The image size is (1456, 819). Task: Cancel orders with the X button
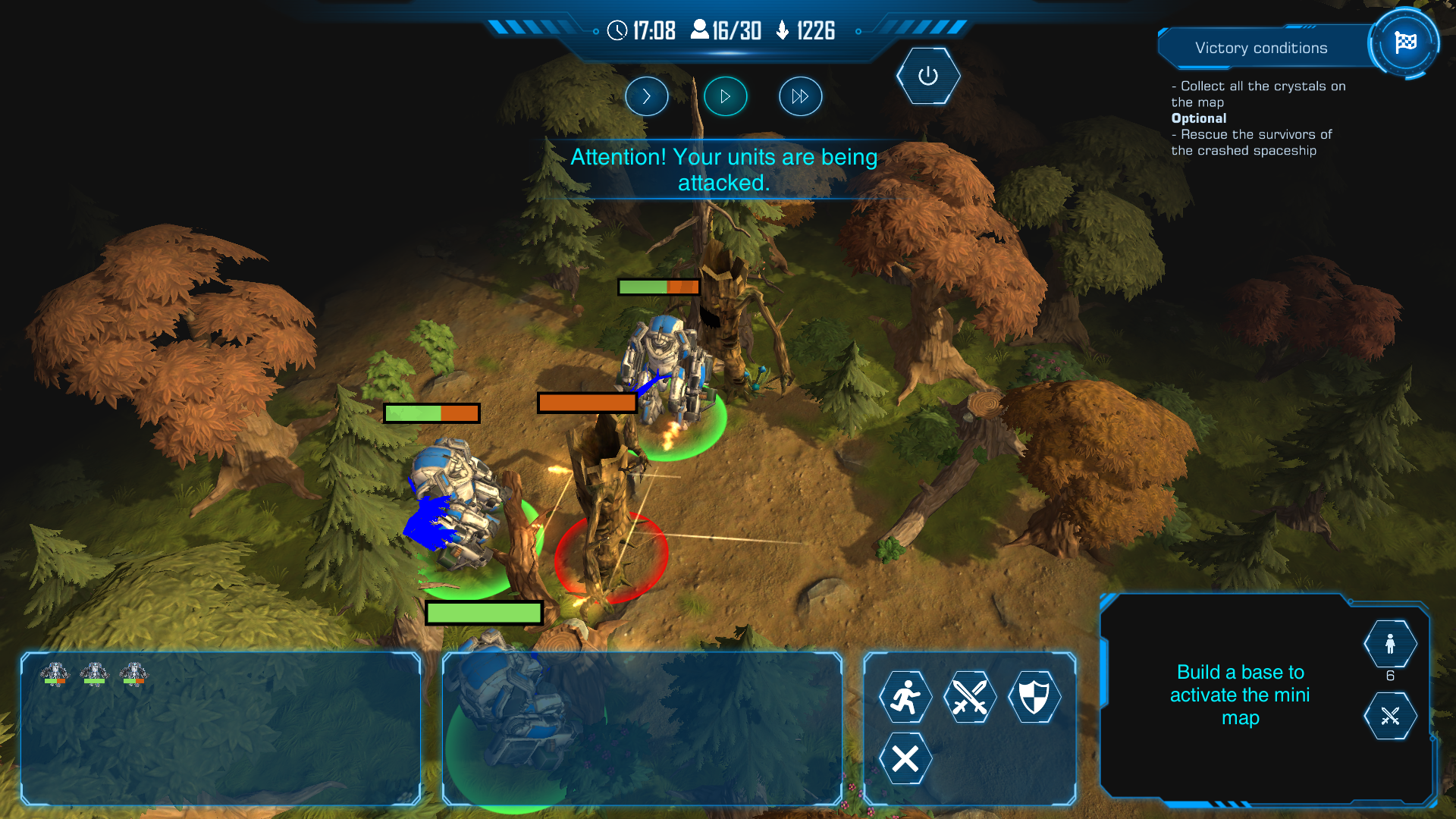[x=905, y=758]
